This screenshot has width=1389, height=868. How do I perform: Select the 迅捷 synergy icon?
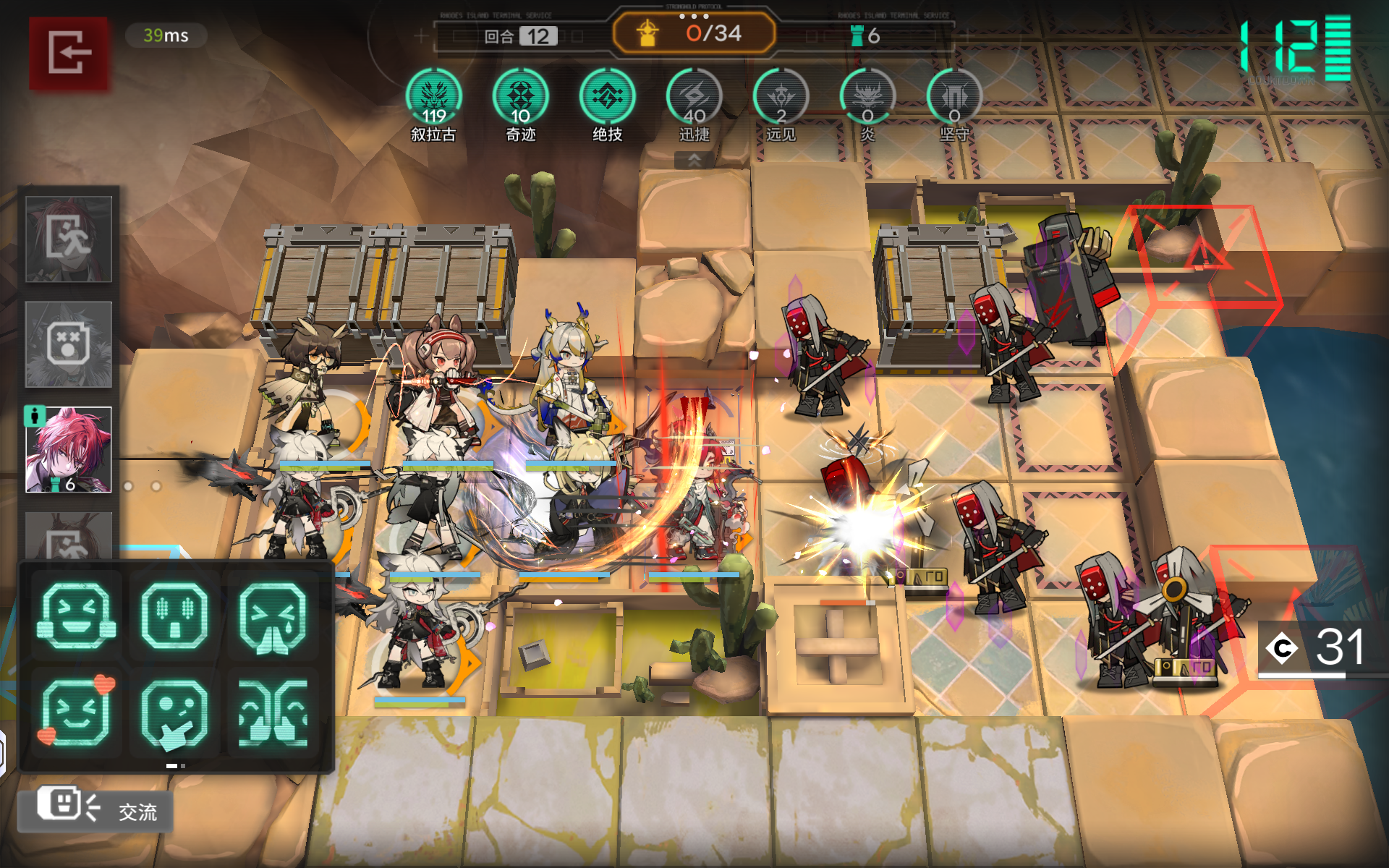694,97
